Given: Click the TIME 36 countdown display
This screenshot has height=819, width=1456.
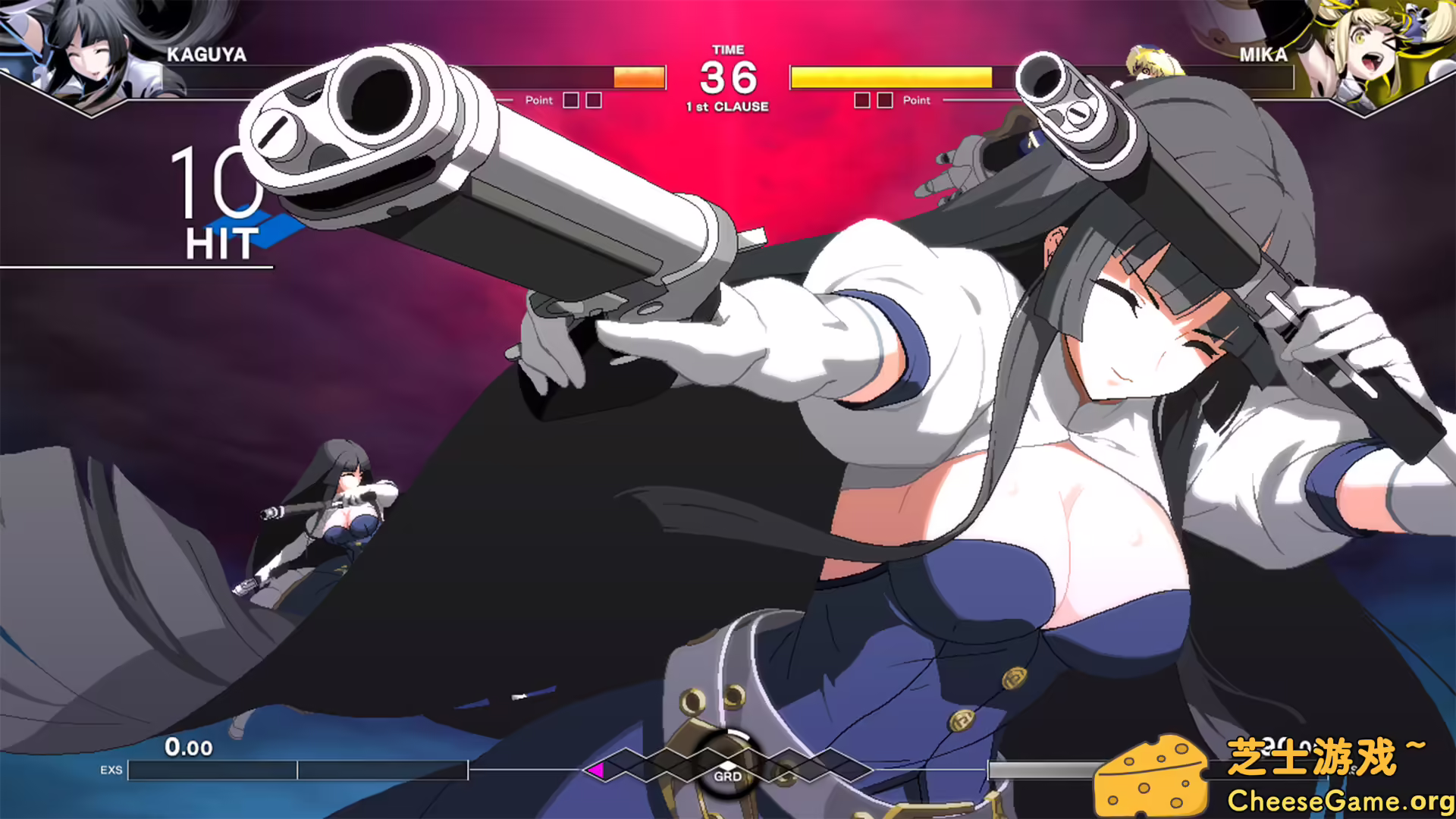Looking at the screenshot, I should [x=727, y=74].
